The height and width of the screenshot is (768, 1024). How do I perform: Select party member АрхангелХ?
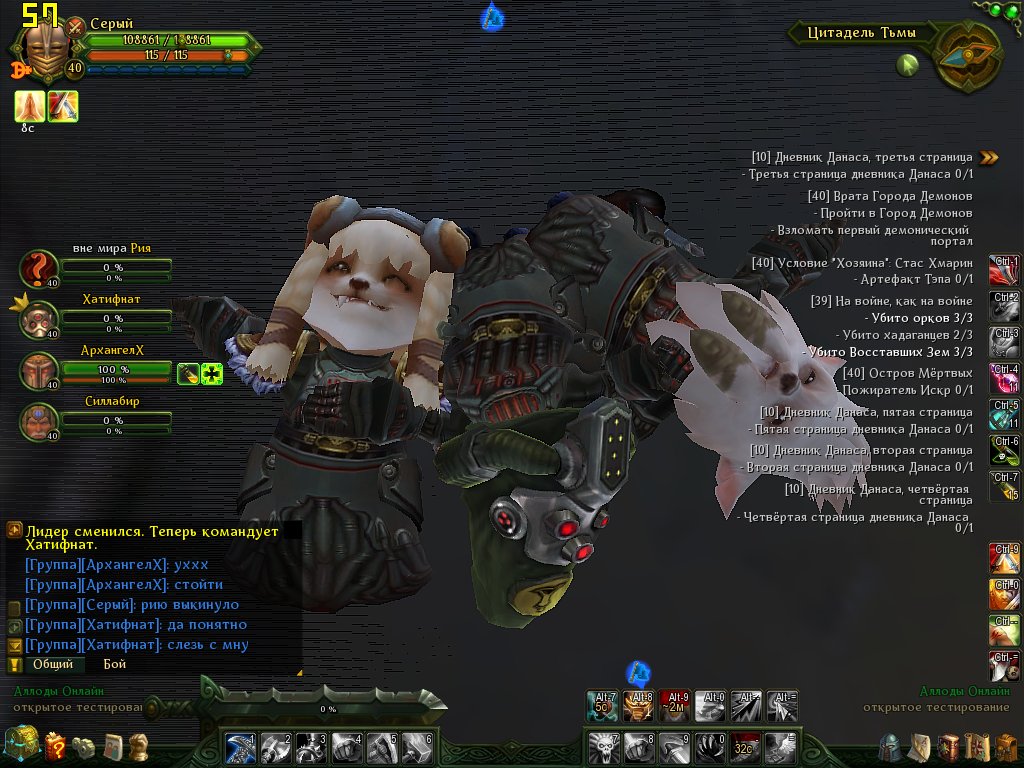coord(39,371)
